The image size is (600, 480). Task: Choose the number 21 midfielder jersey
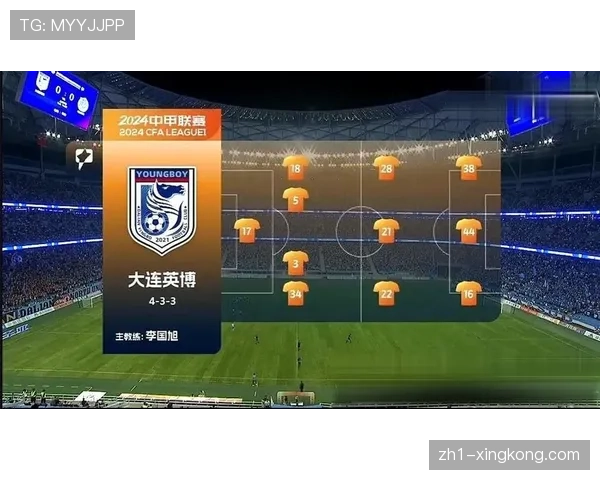386,231
